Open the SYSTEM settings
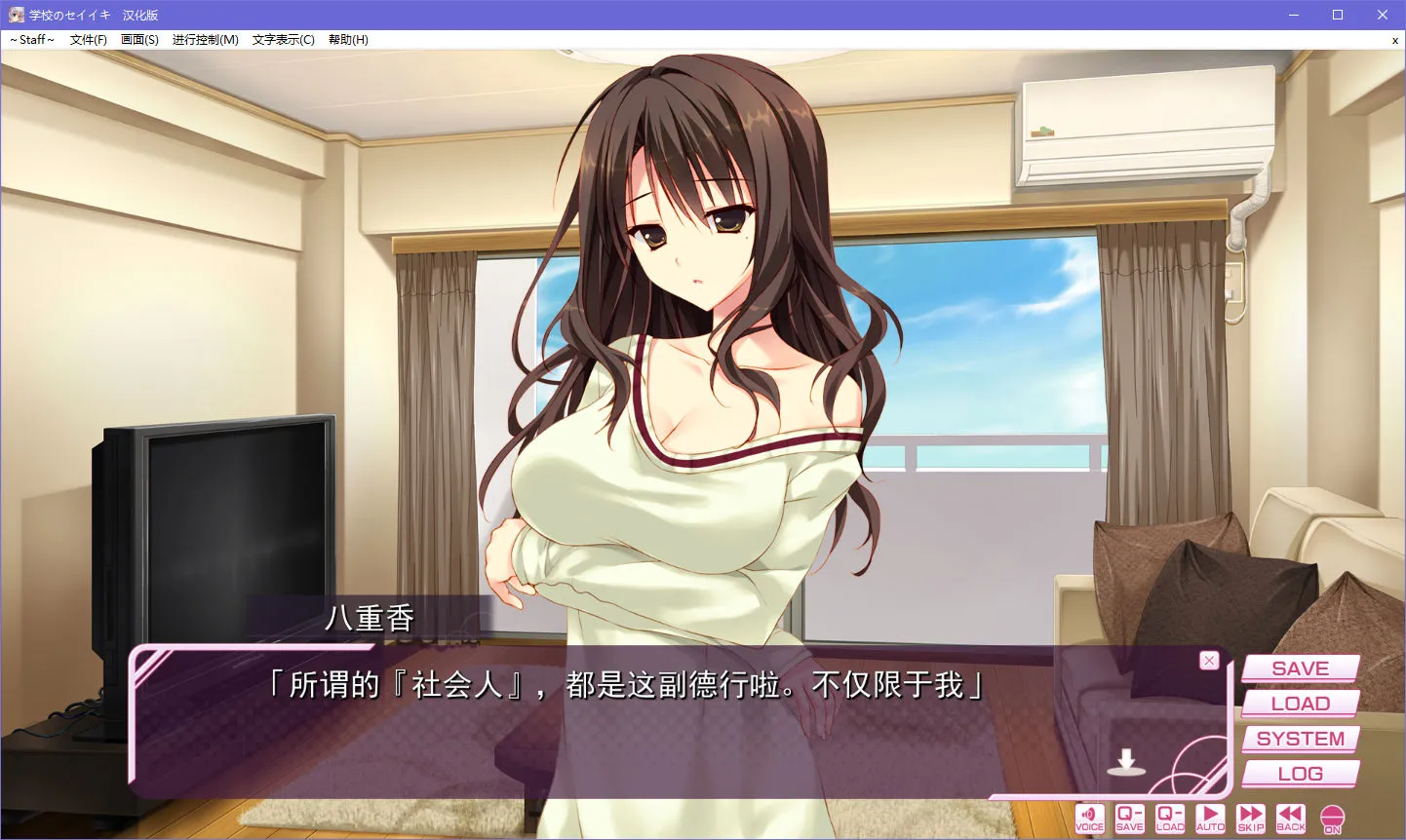Screen dimensions: 1406x840 1300,739
